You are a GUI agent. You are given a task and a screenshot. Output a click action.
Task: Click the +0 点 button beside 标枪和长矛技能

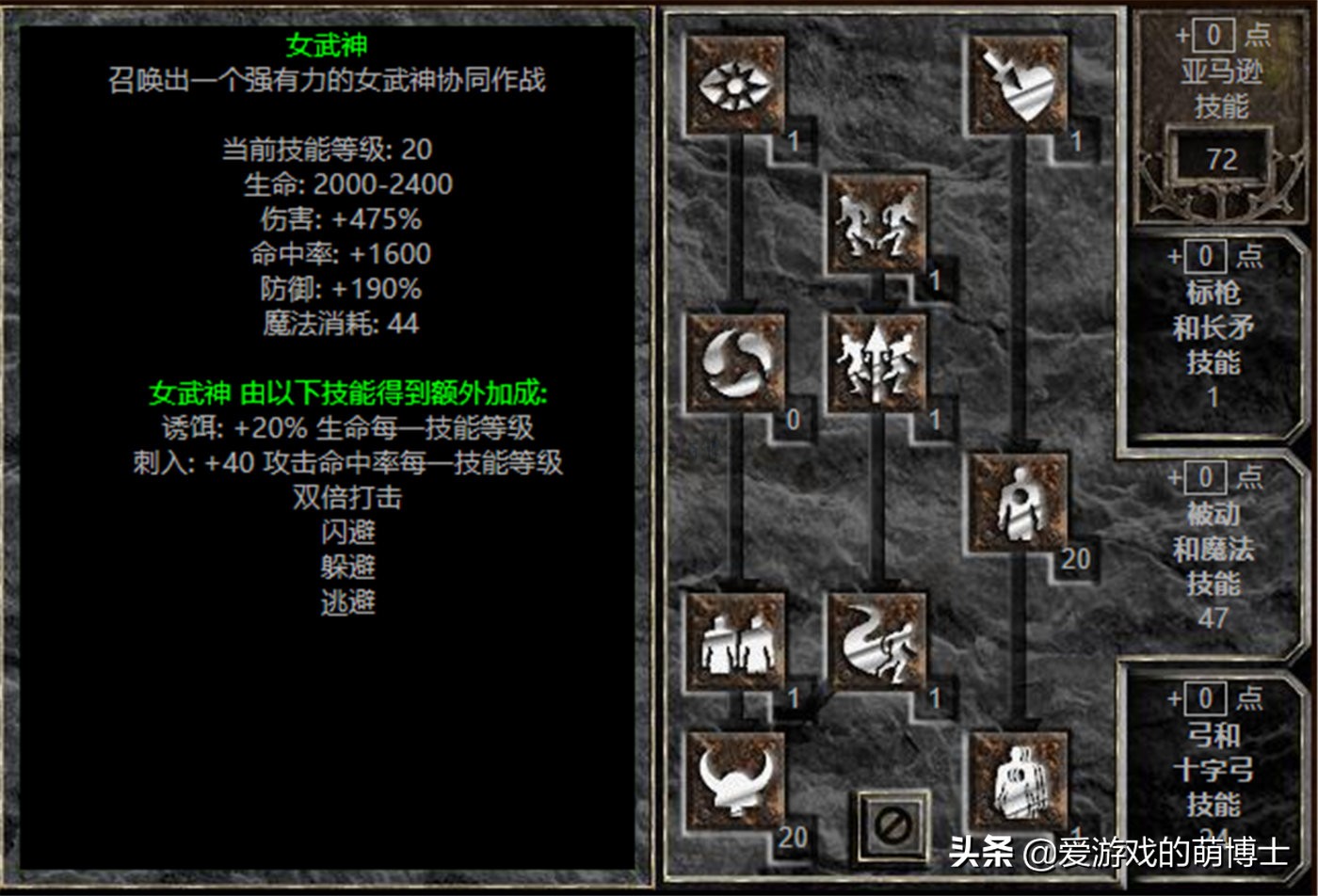click(1207, 255)
